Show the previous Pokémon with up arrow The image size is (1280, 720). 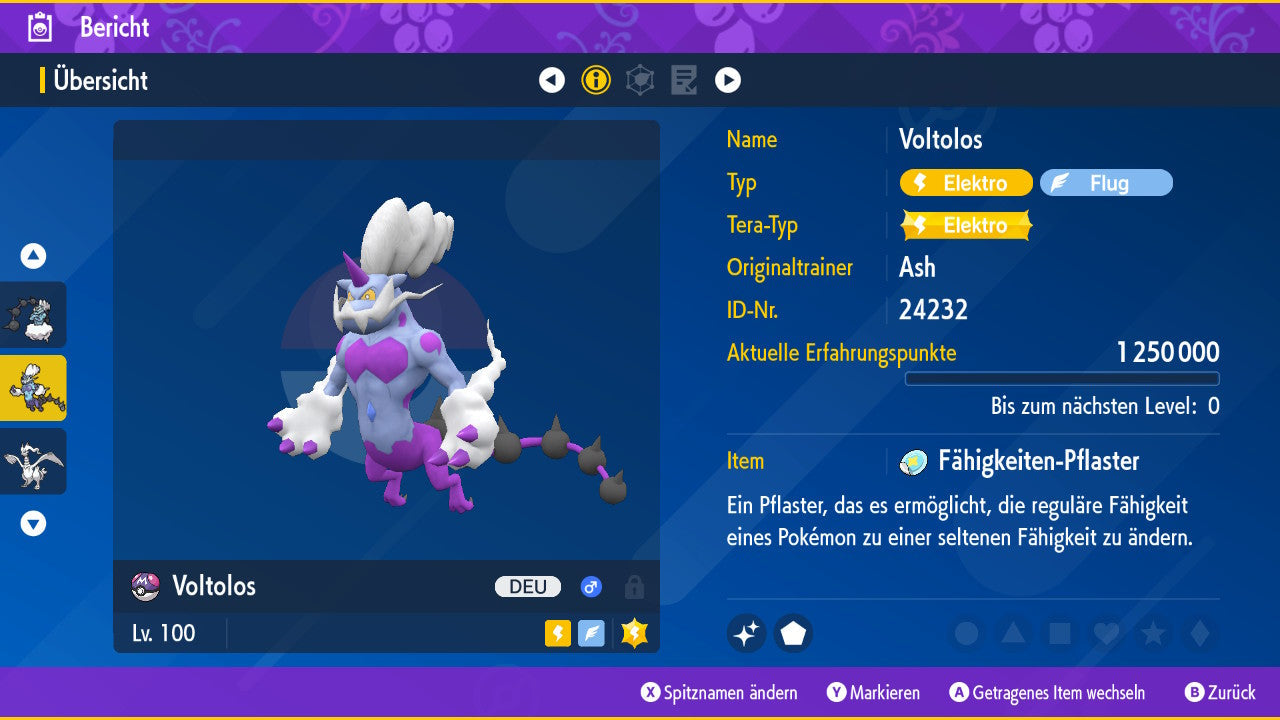tap(33, 256)
